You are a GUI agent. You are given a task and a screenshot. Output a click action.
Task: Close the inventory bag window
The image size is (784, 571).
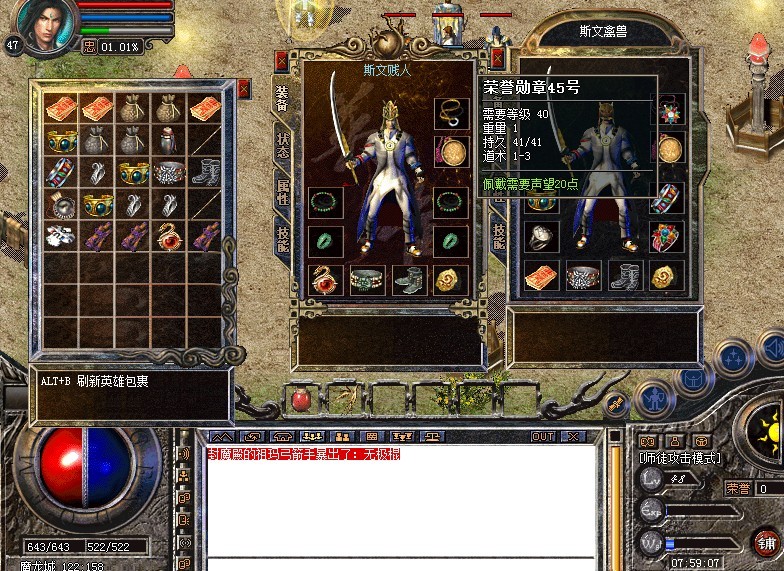[244, 88]
